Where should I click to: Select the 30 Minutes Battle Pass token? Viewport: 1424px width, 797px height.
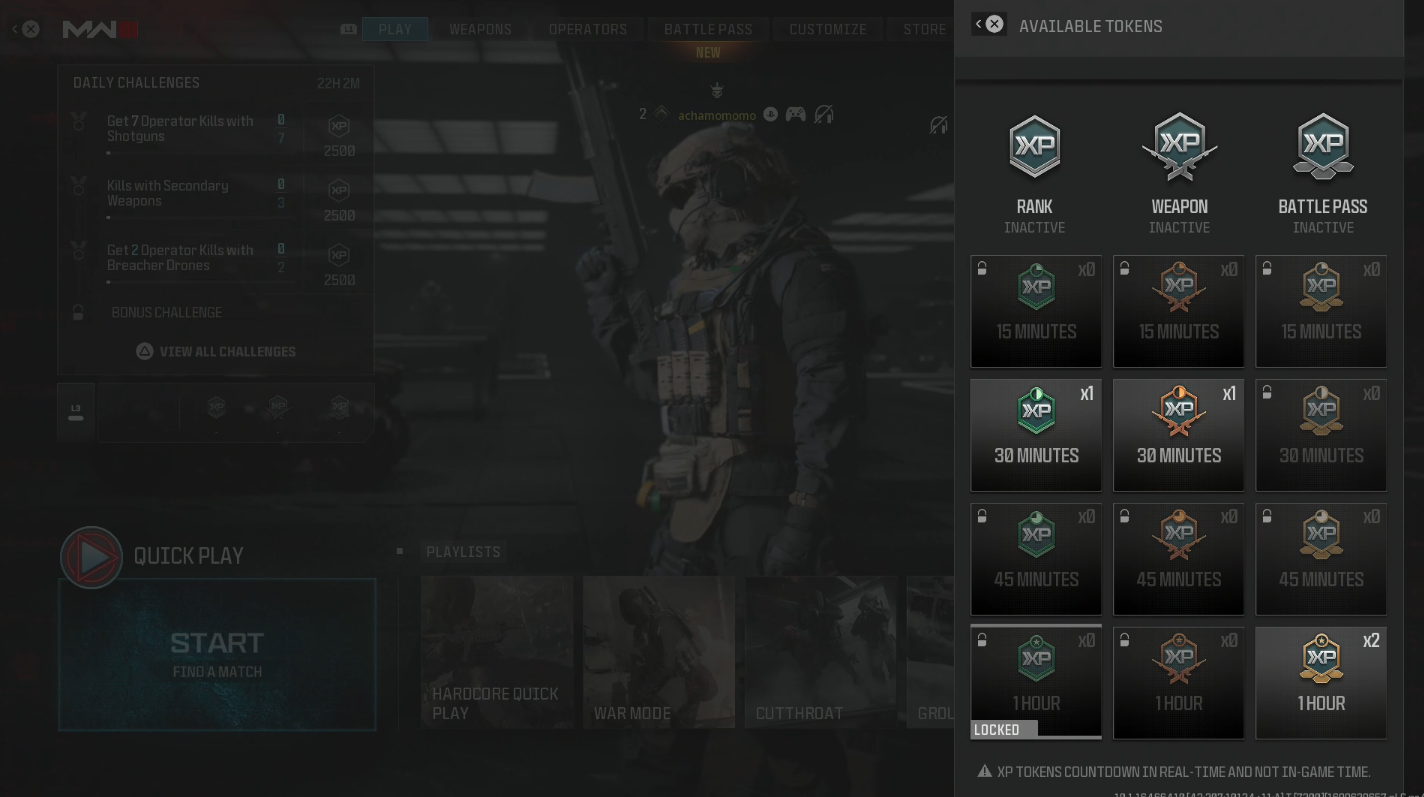(x=1321, y=435)
